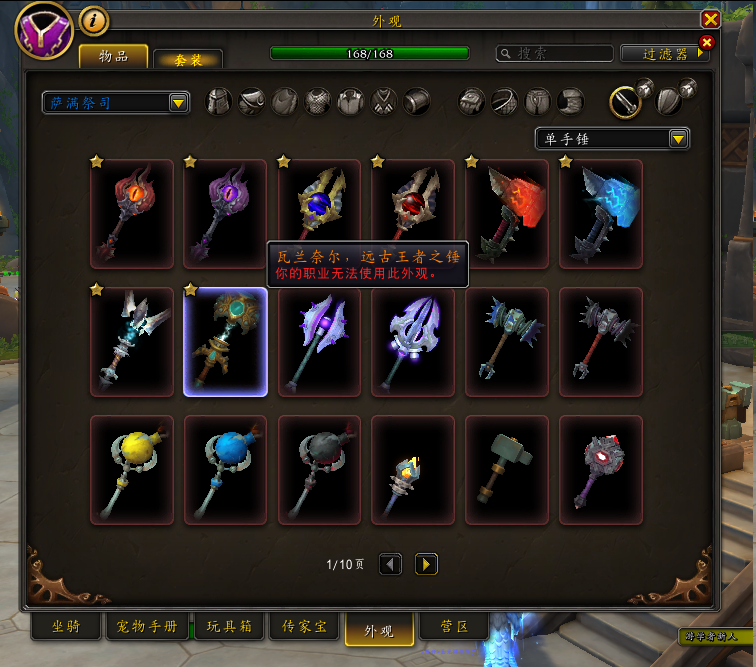
Task: Open the 宠物手册 pet journal tab
Action: pyautogui.click(x=146, y=627)
